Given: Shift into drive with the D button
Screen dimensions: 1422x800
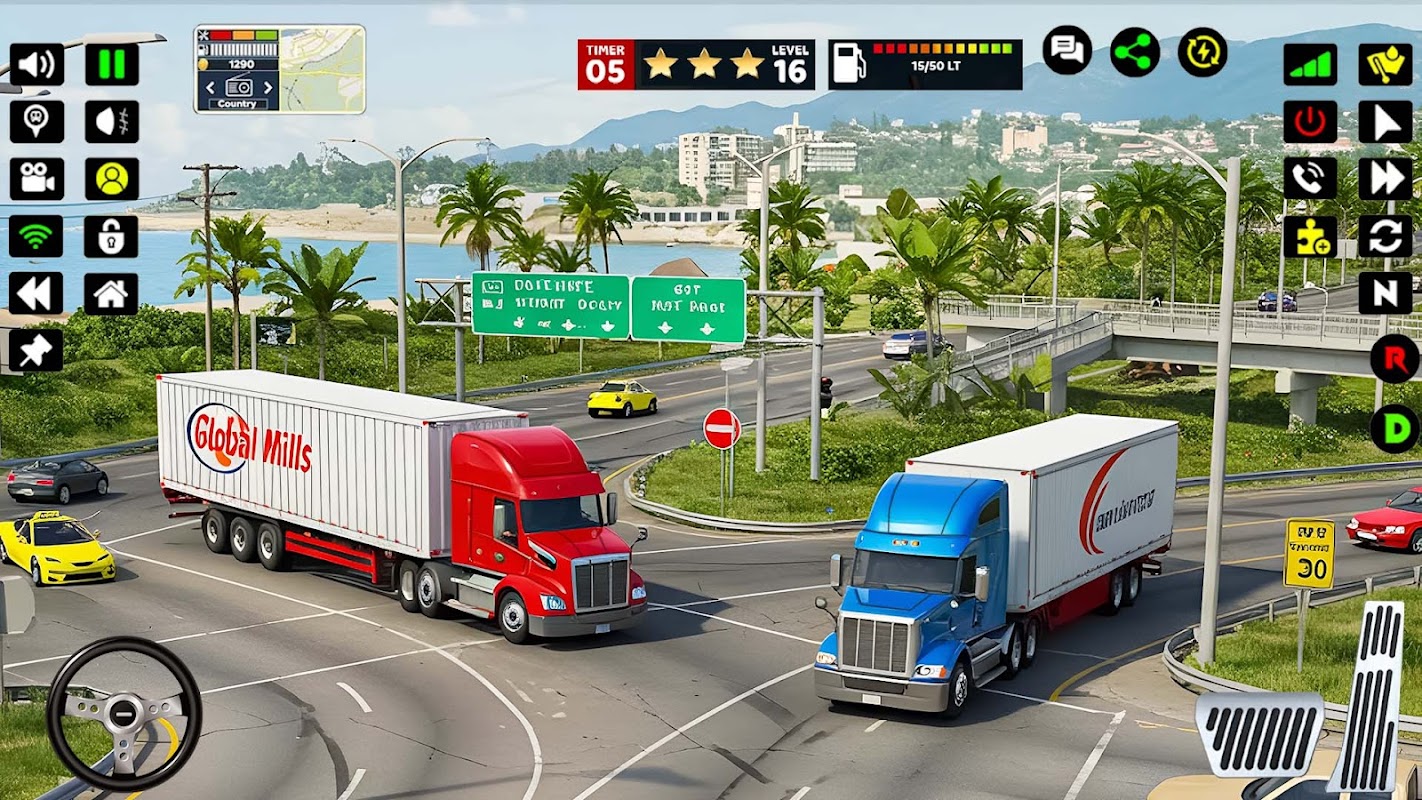Looking at the screenshot, I should [x=1394, y=429].
